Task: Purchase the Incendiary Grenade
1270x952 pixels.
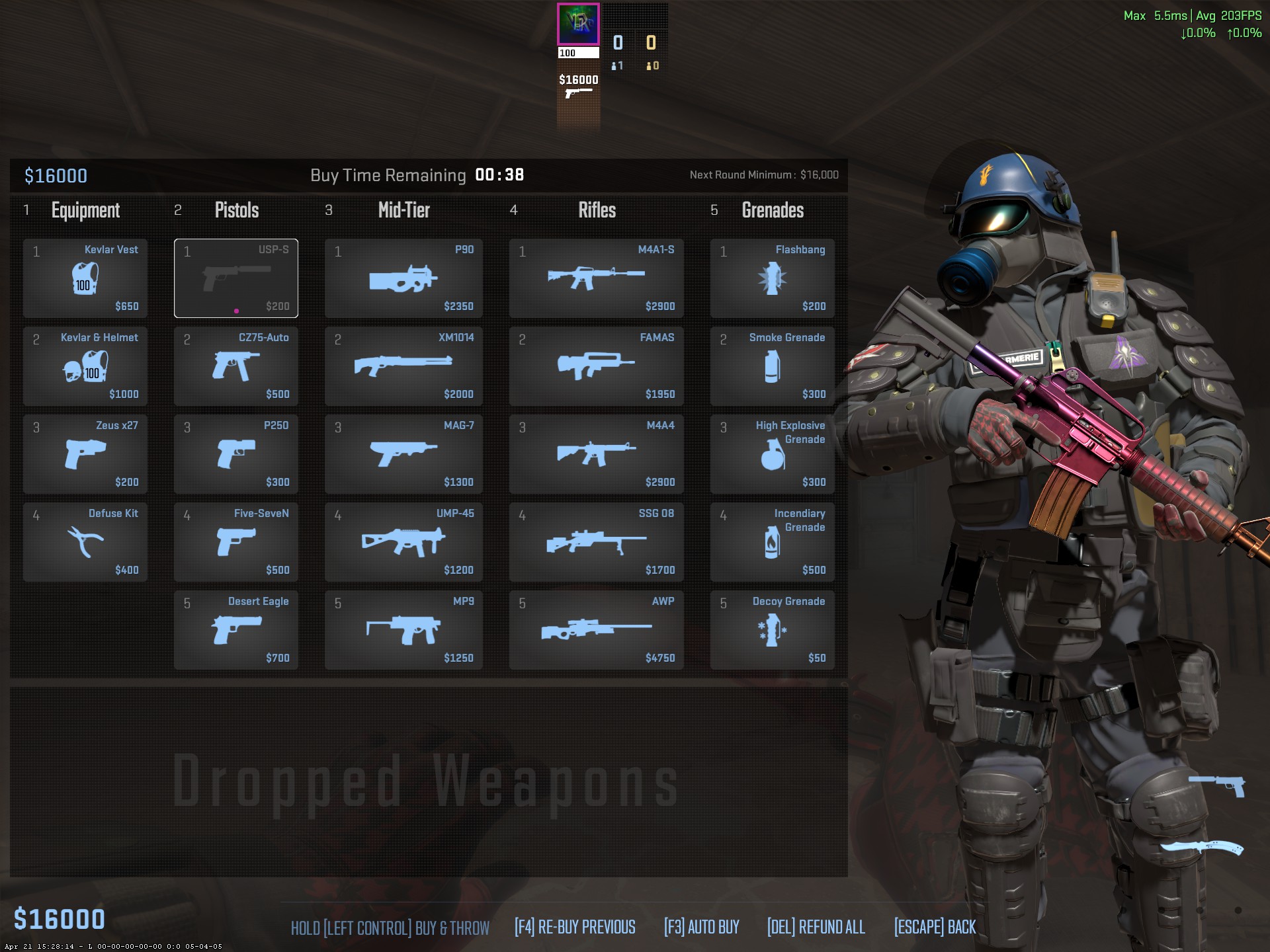Action: (x=772, y=542)
